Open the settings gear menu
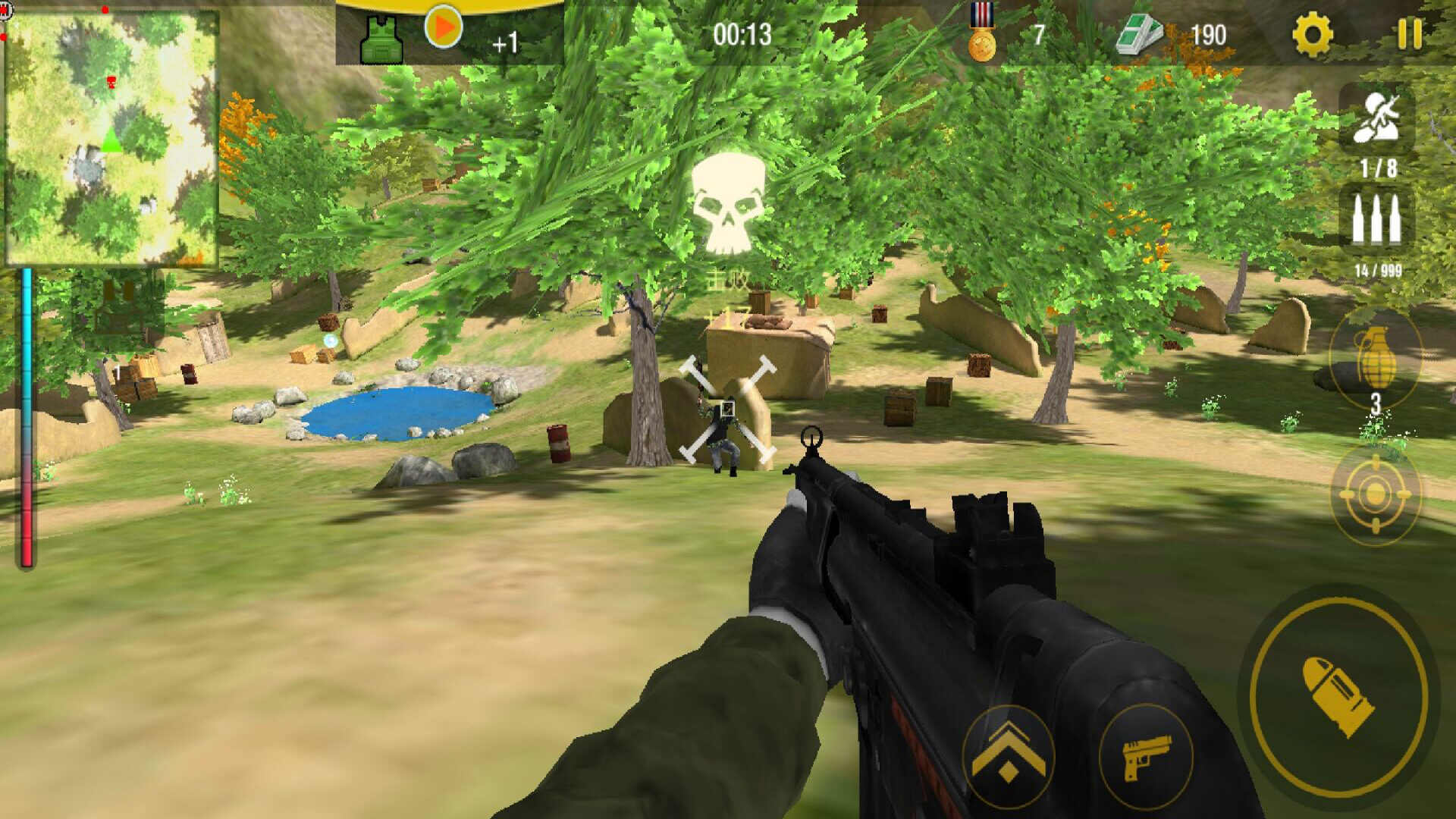 click(x=1312, y=35)
